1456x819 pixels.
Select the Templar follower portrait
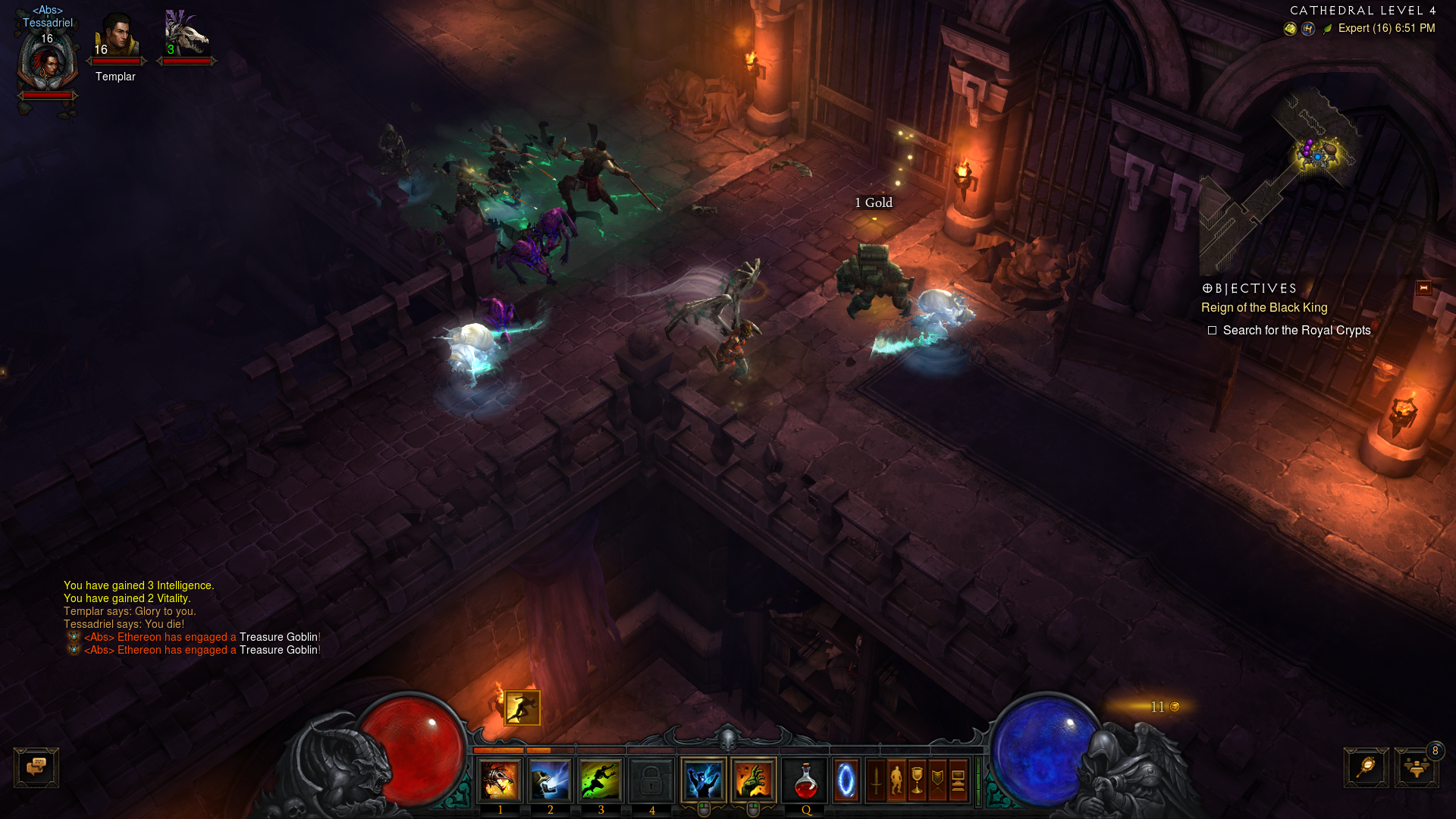[x=116, y=36]
